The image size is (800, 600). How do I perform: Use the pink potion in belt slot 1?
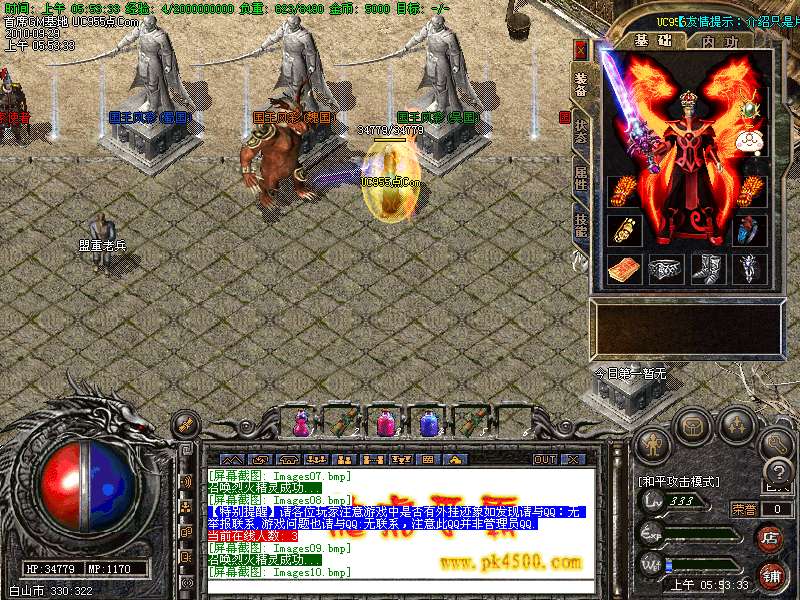(x=300, y=423)
